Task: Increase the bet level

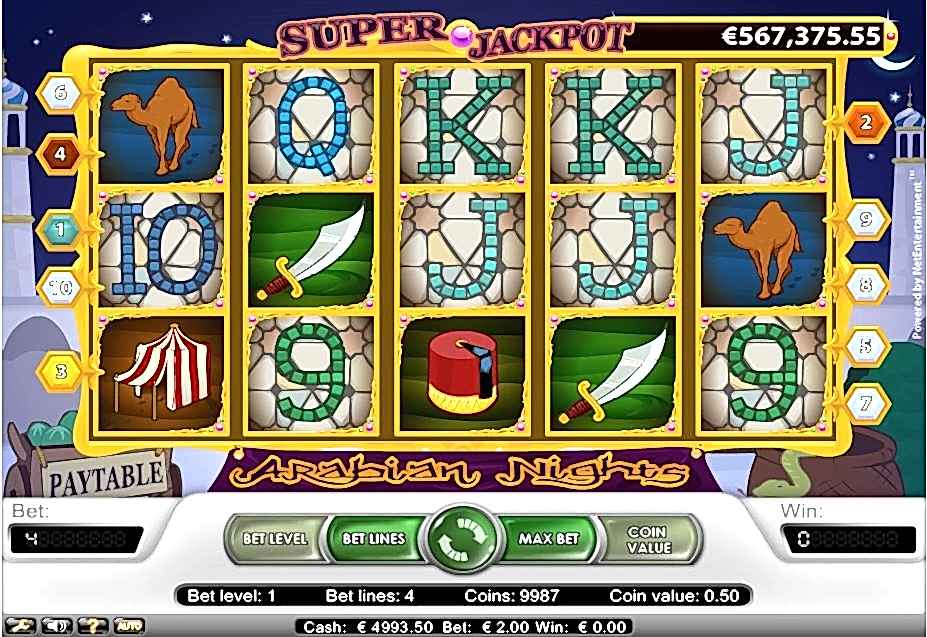Action: pyautogui.click(x=275, y=538)
